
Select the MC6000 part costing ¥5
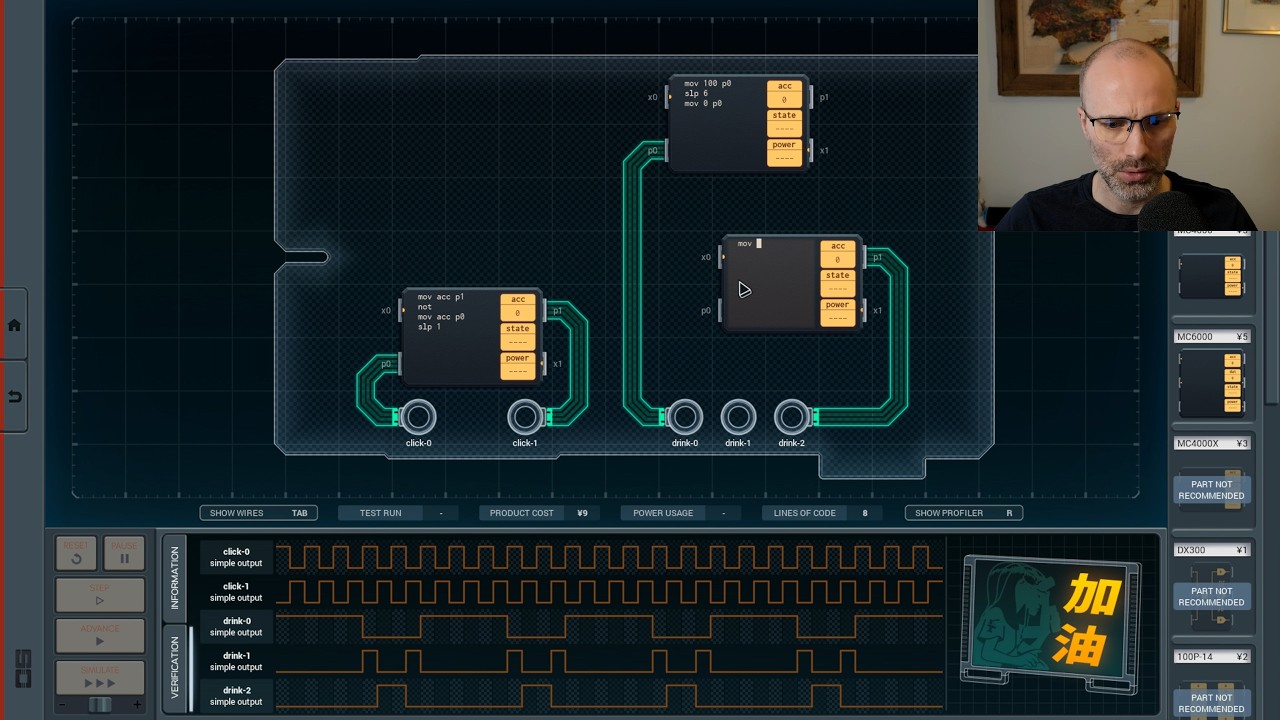[1211, 336]
